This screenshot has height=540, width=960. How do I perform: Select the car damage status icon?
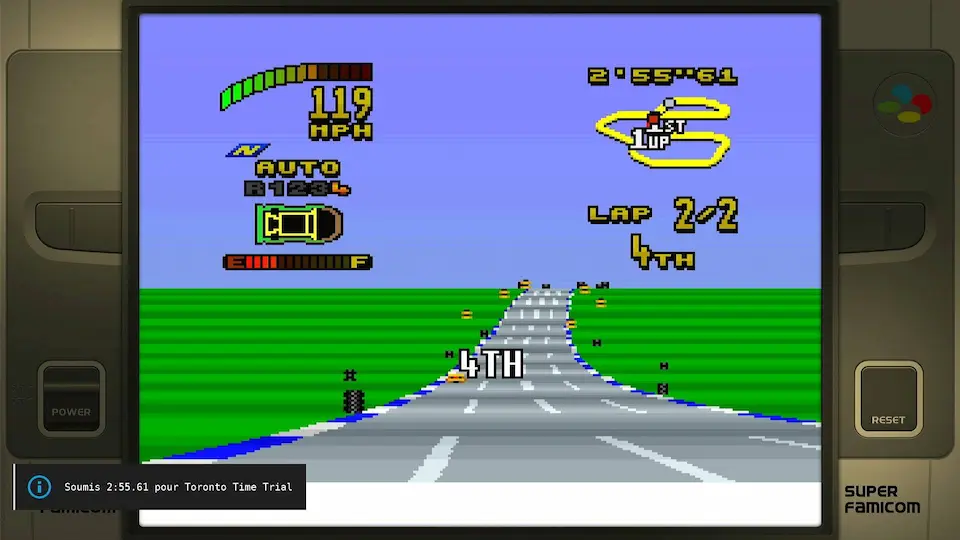tap(297, 224)
